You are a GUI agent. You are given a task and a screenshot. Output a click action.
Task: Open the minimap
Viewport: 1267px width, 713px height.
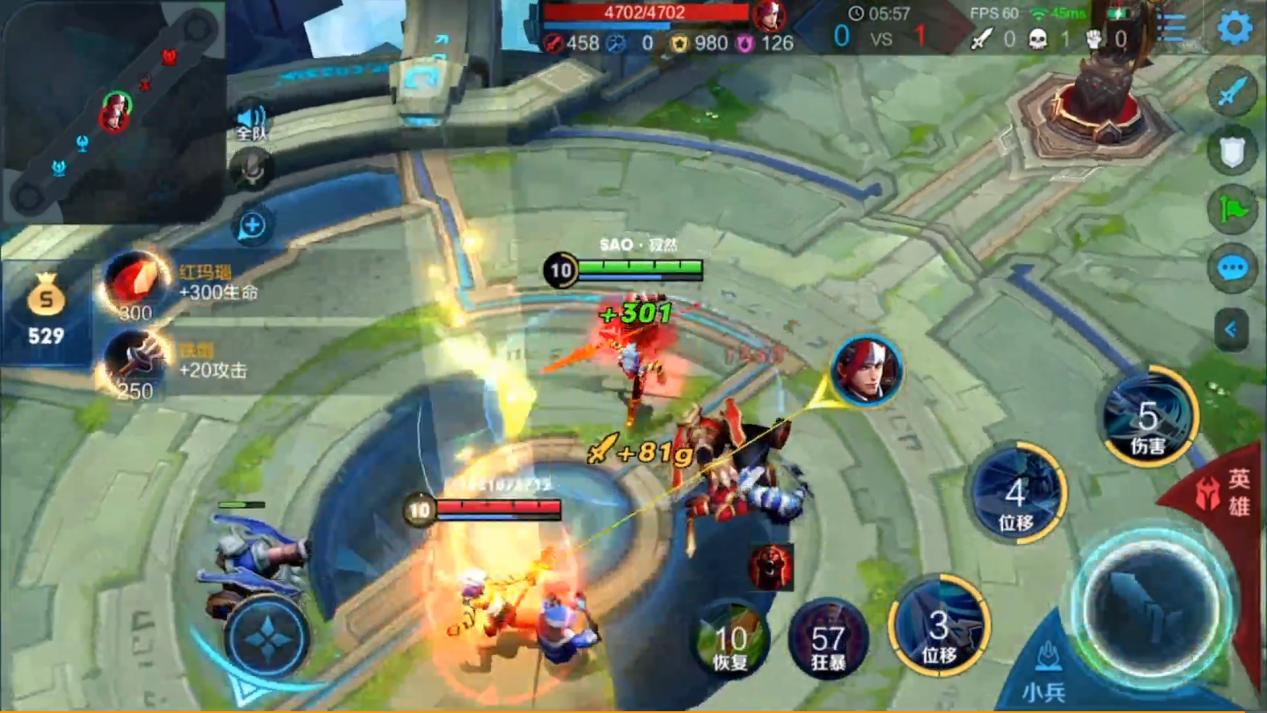click(x=112, y=110)
